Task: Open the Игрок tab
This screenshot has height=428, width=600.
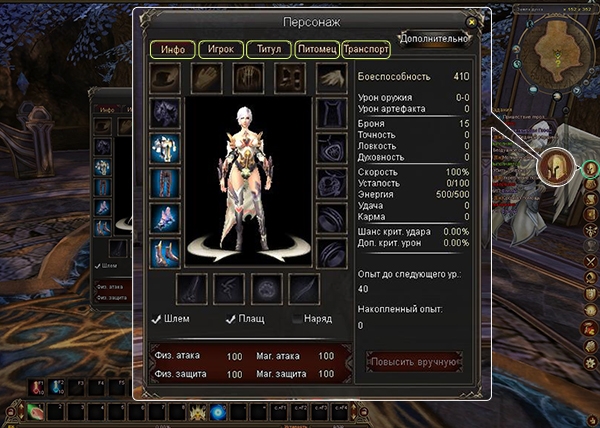Action: tap(215, 48)
